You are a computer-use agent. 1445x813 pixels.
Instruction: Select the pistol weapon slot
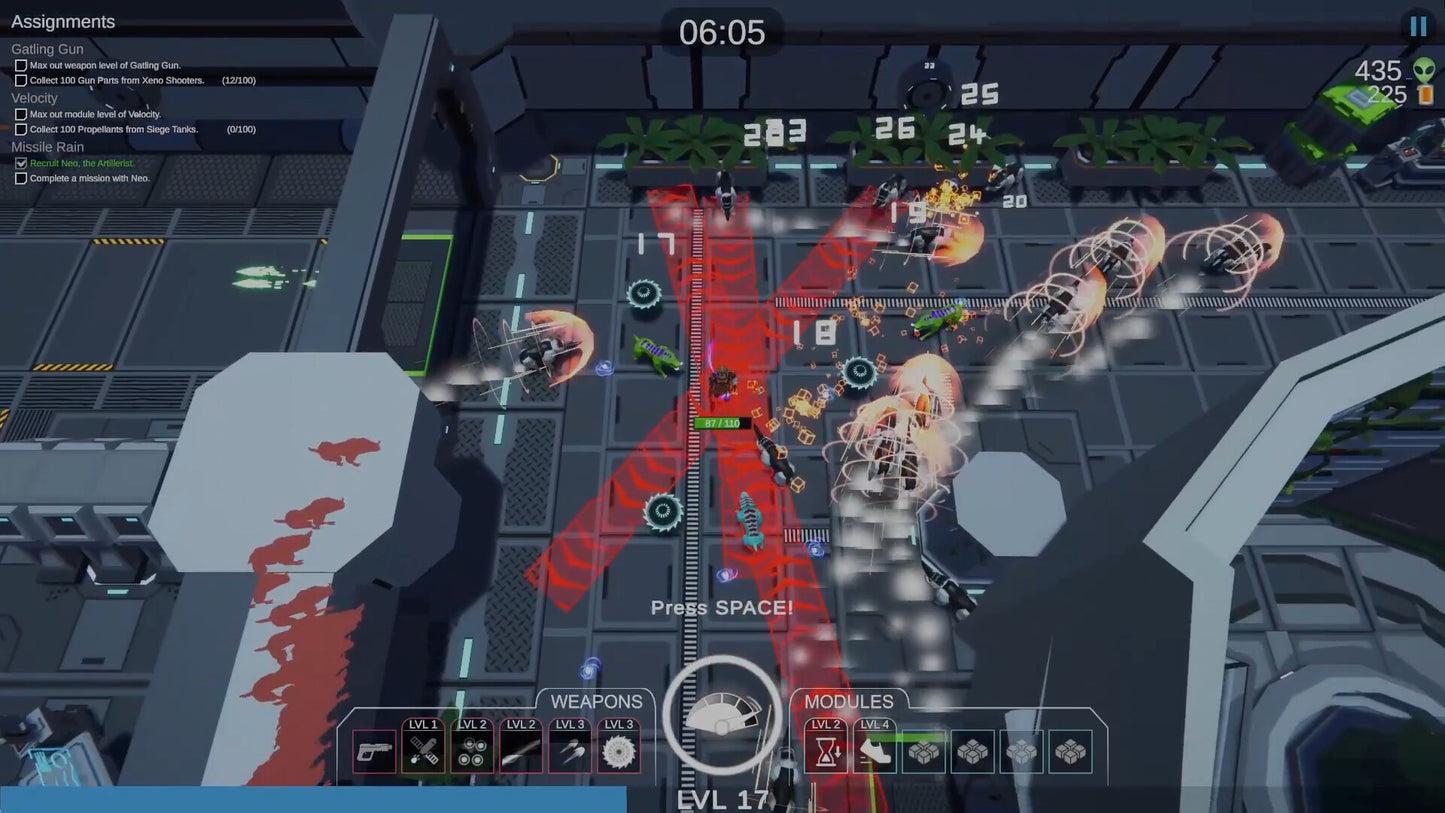click(374, 751)
